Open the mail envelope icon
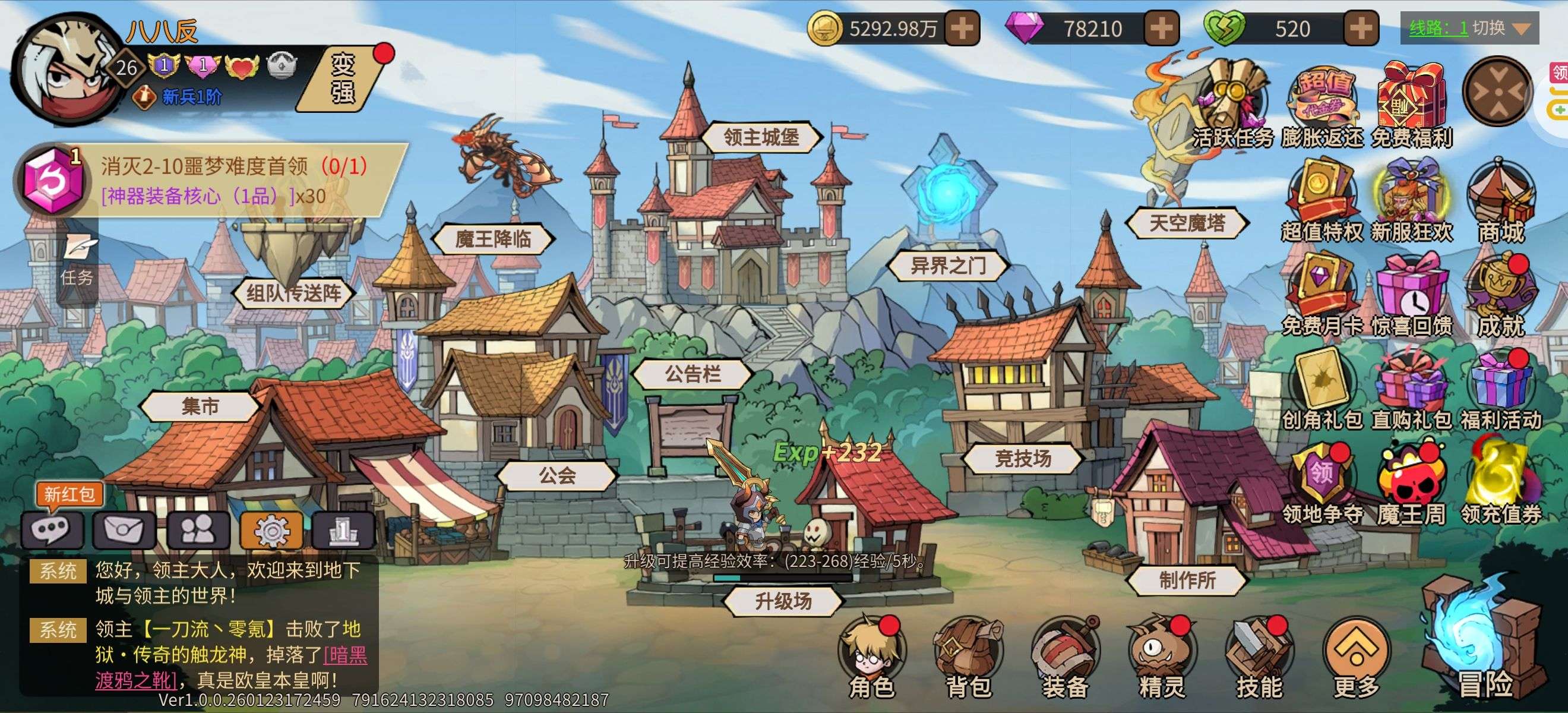This screenshot has width=1568, height=713. [125, 531]
